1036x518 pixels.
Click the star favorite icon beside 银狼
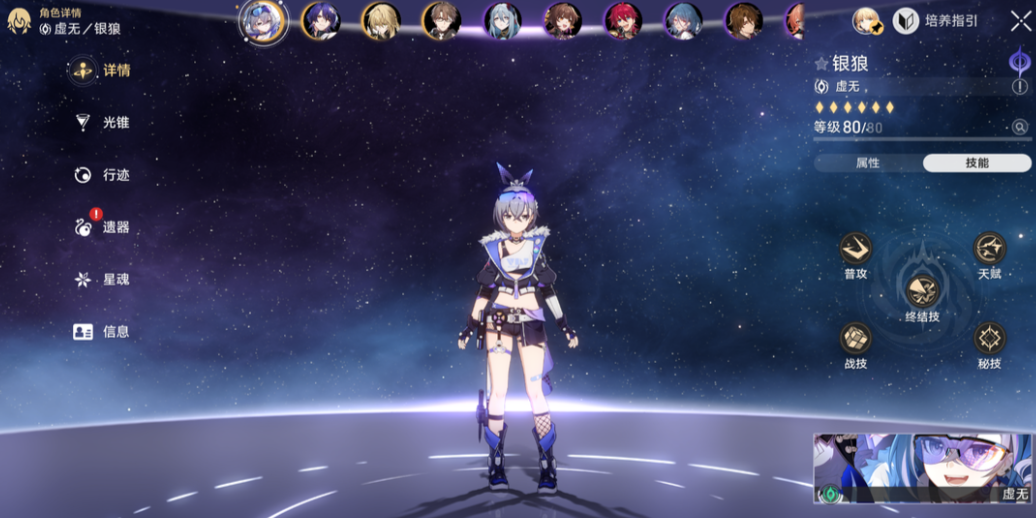coord(821,64)
